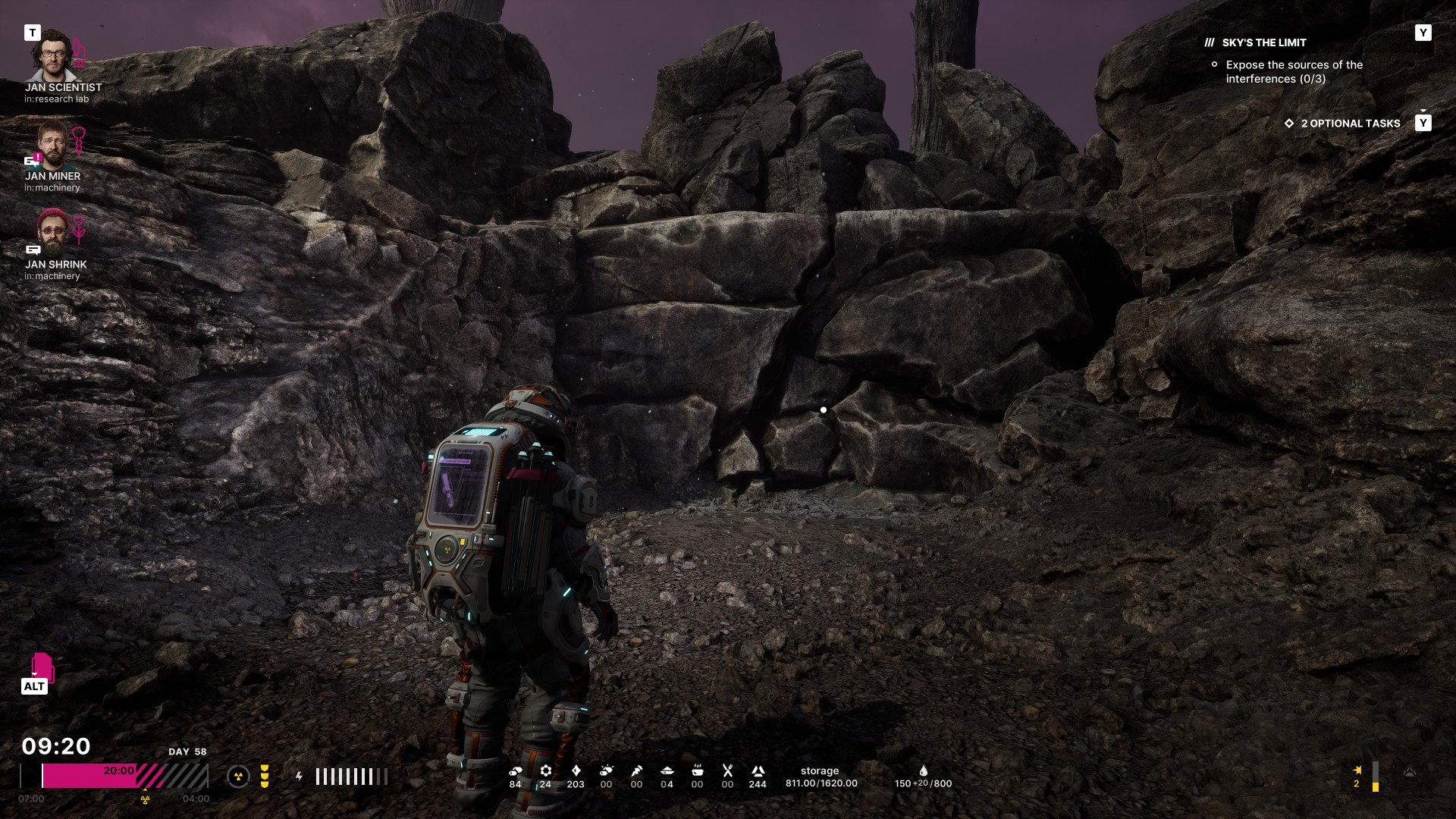Screen dimensions: 1456x819
Task: Select the Jan Miner portrait
Action: [52, 144]
